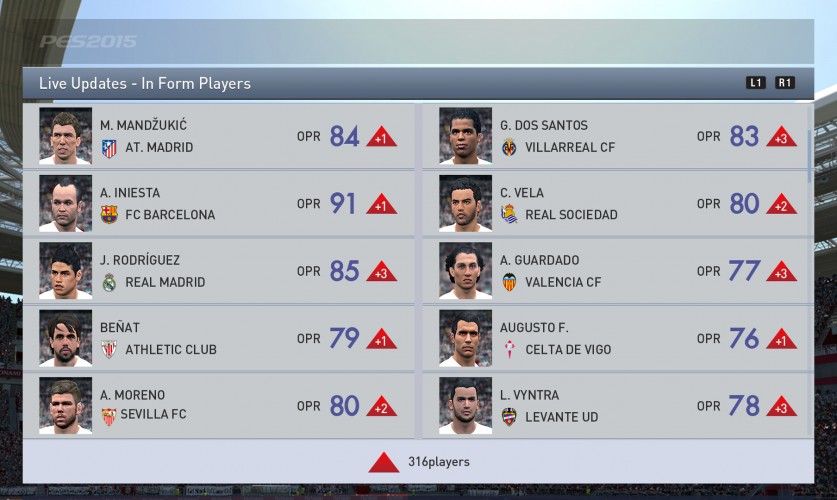Choose G. Dos Santos player row
The height and width of the screenshot is (500, 837).
[618, 136]
